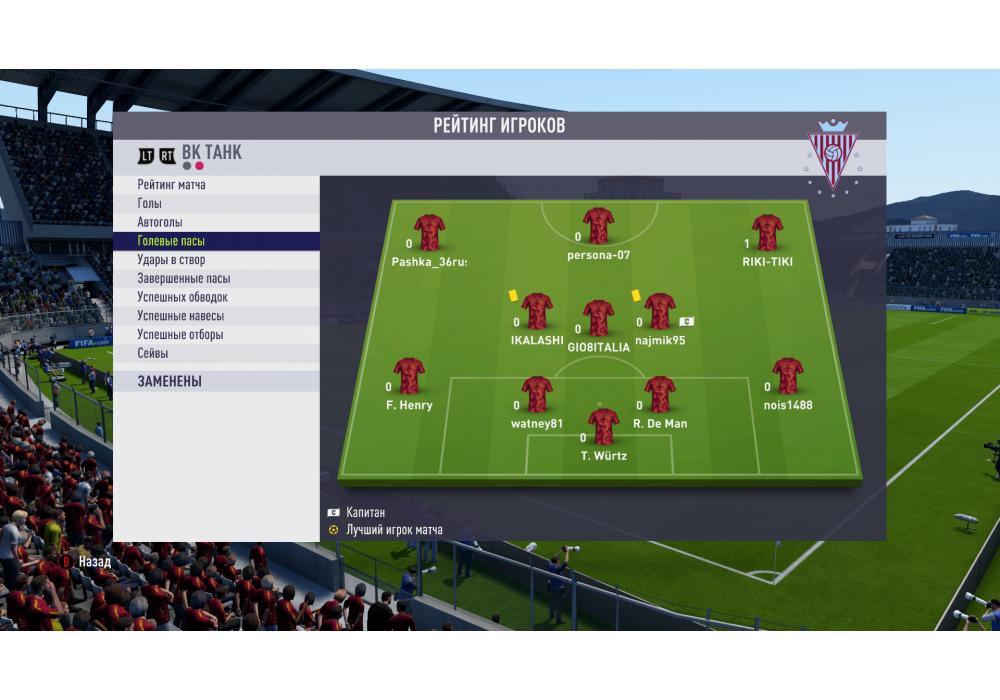Image resolution: width=1000 pixels, height=700 pixels.
Task: Pick goalkeeper T. Würtz
Action: 603,426
